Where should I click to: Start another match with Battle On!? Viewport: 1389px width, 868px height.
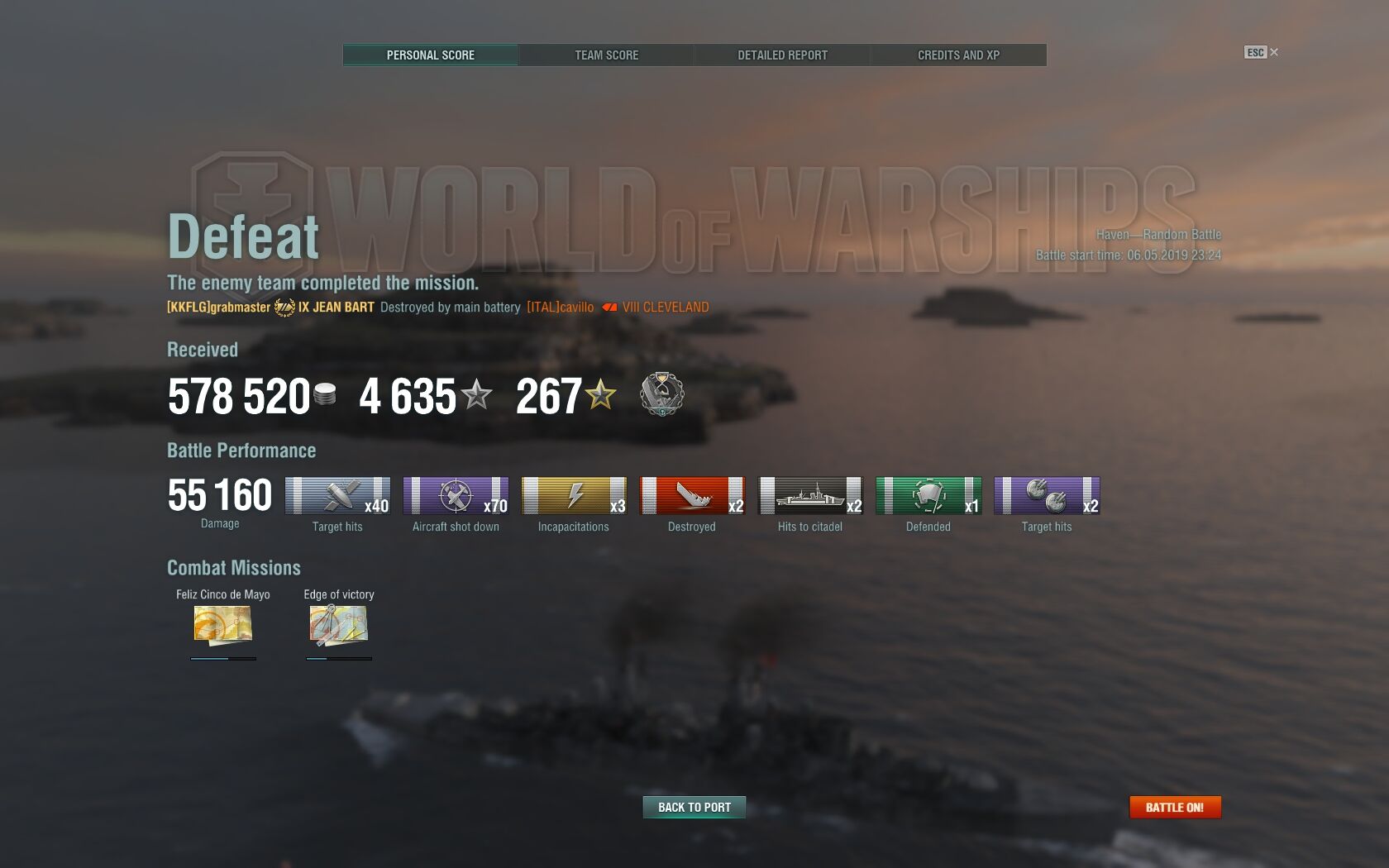tap(1174, 808)
